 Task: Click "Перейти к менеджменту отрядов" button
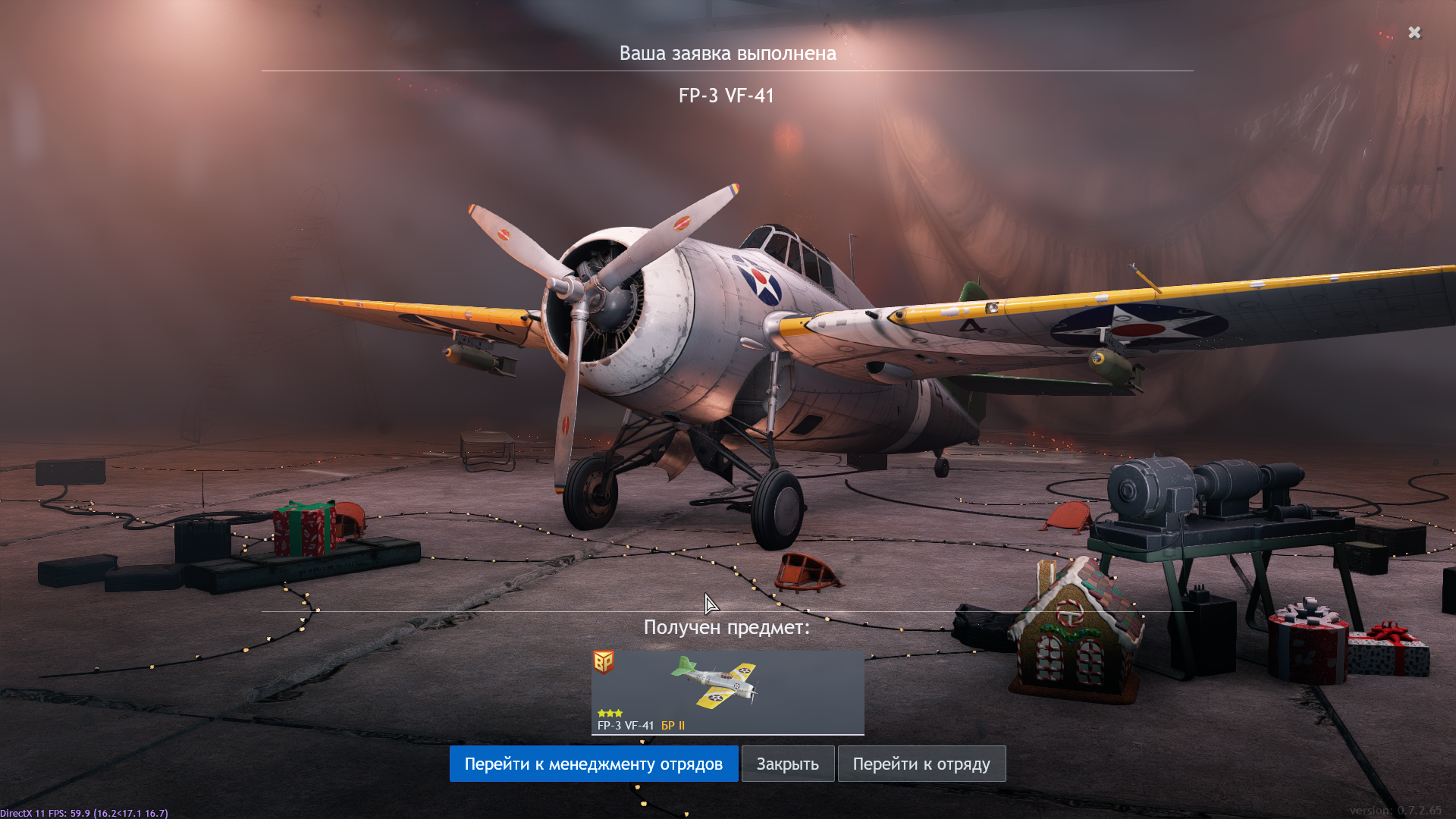[x=593, y=764]
